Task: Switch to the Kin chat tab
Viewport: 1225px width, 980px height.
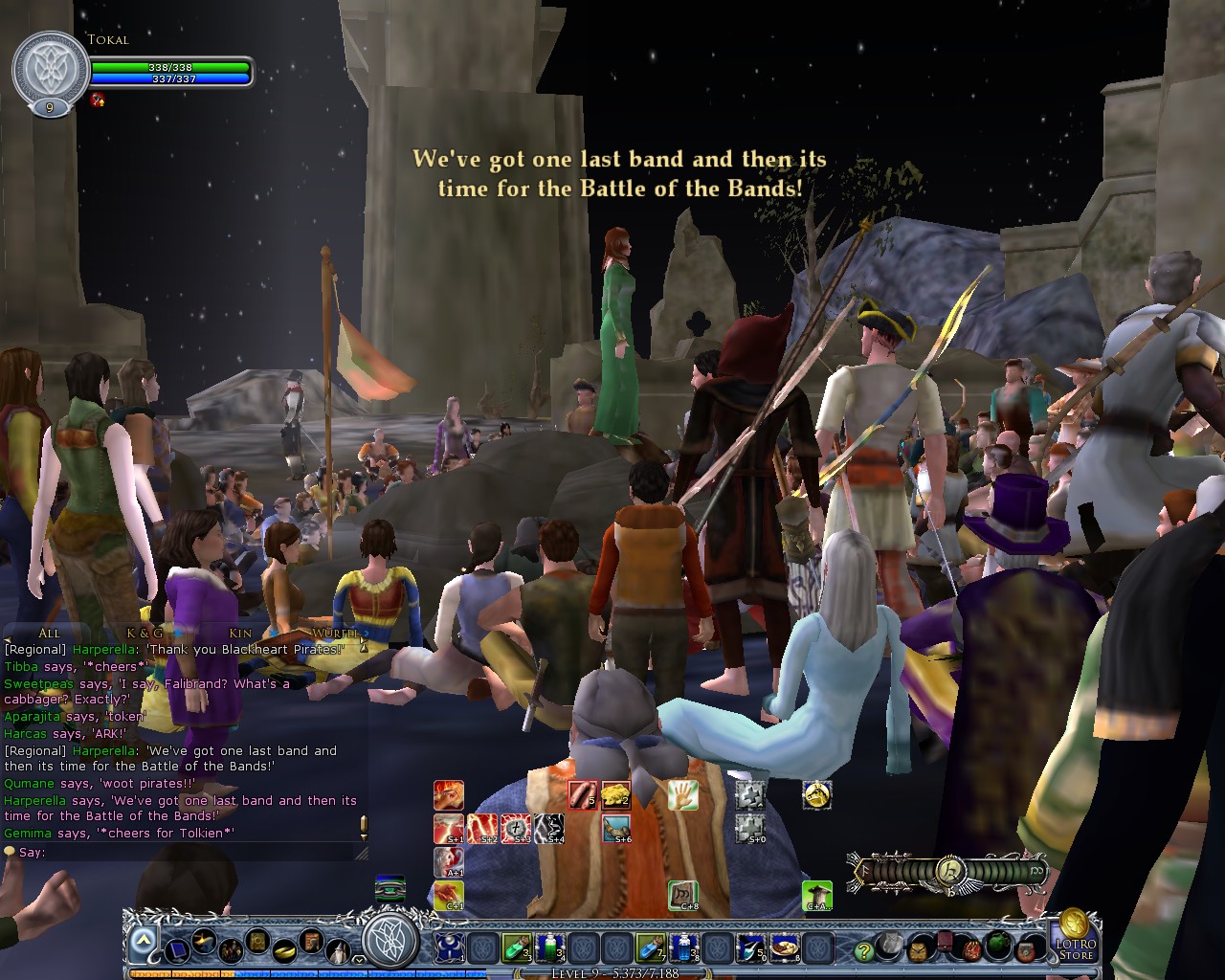Action: (x=240, y=633)
